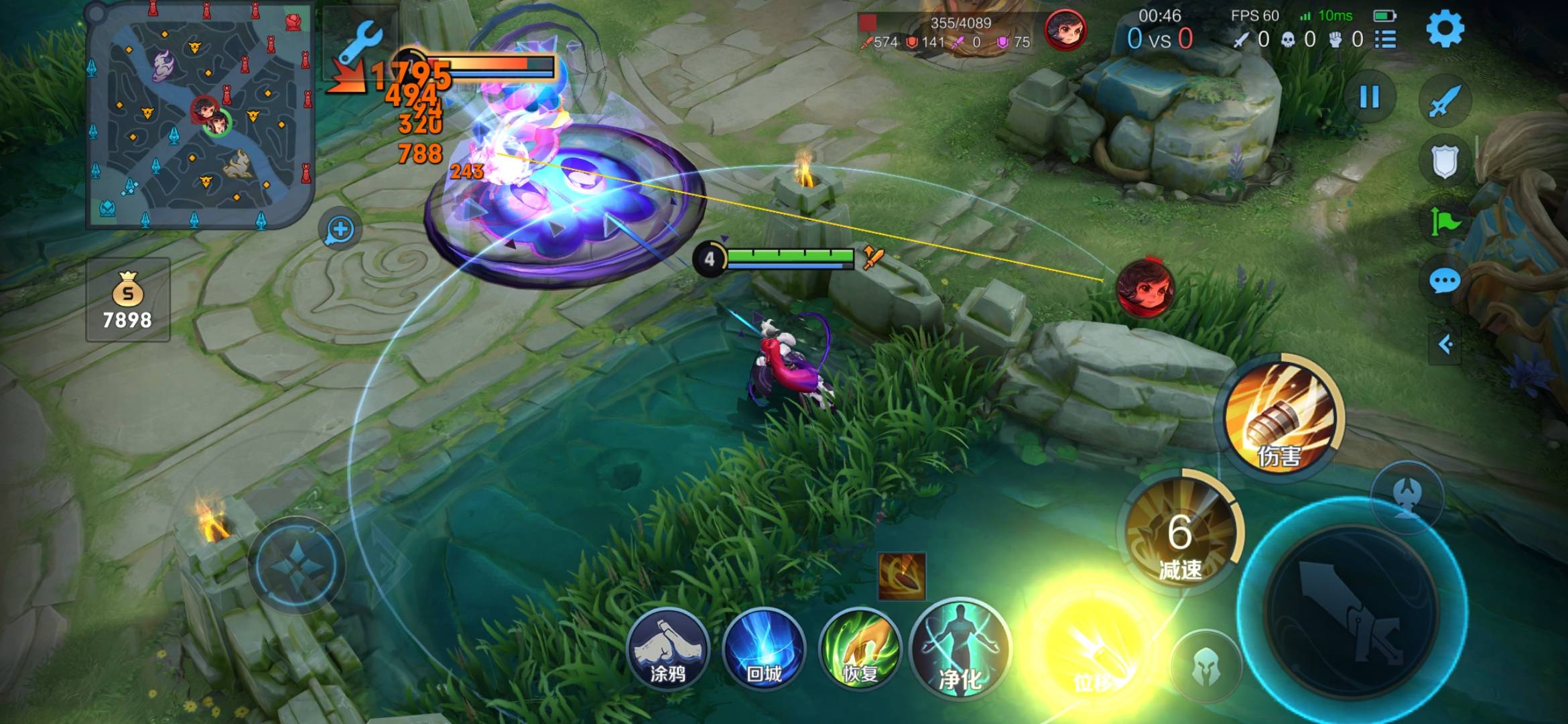The image size is (1568, 724).
Task: Select the red-haired hero portrait in the top bar
Action: click(1065, 31)
